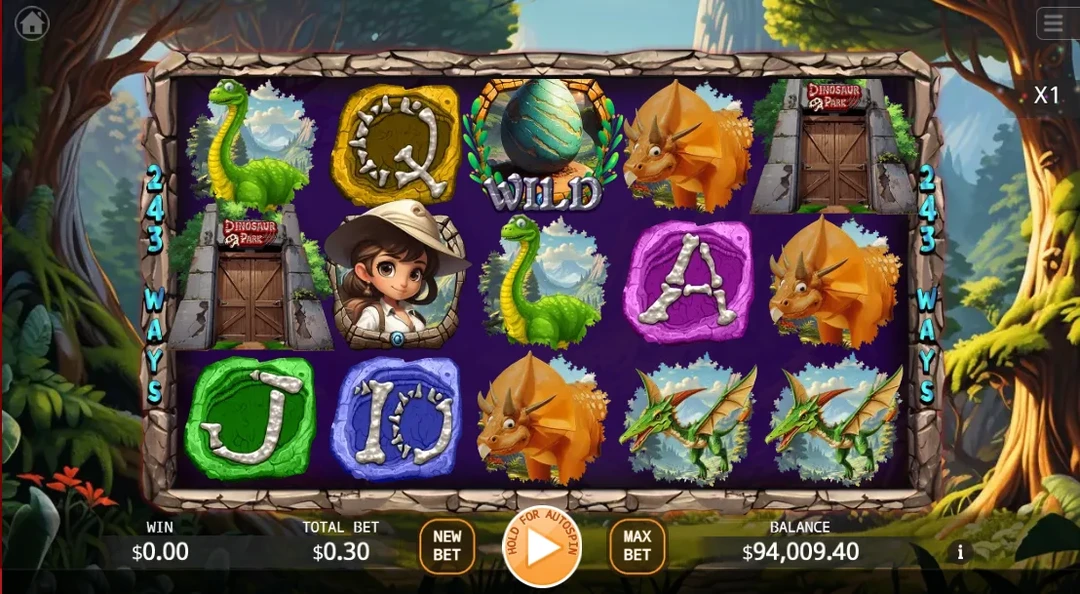Viewport: 1080px width, 594px height.
Task: Show the game info page
Action: 960,552
